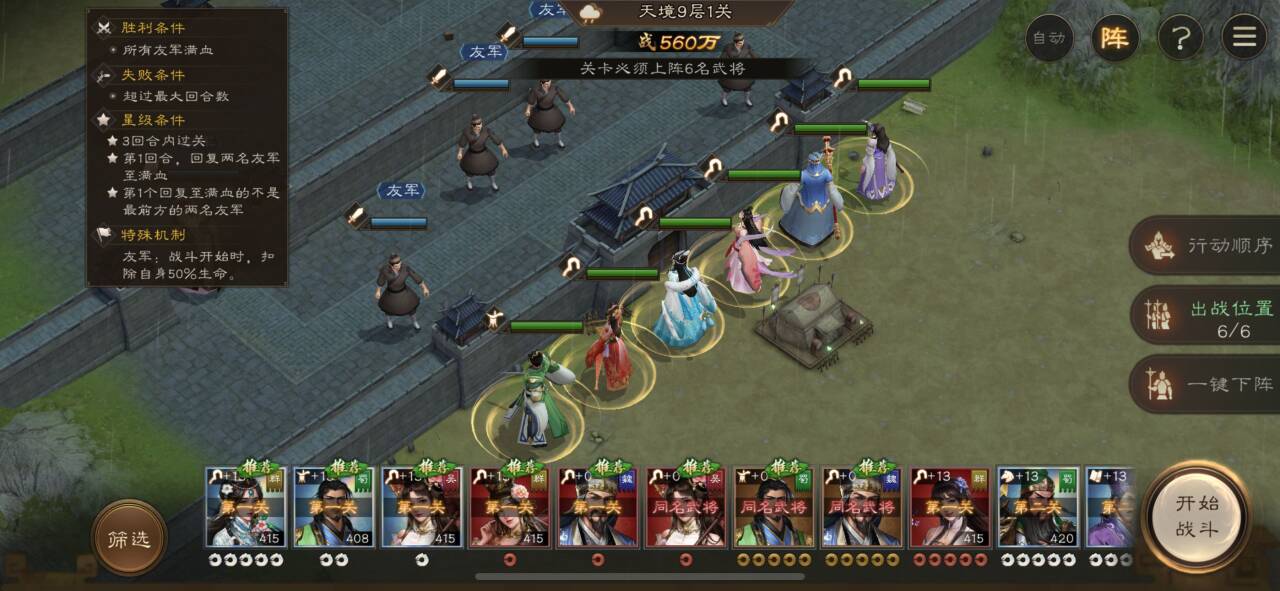Start the battle with 开始战斗
1280x591 pixels.
[1196, 516]
